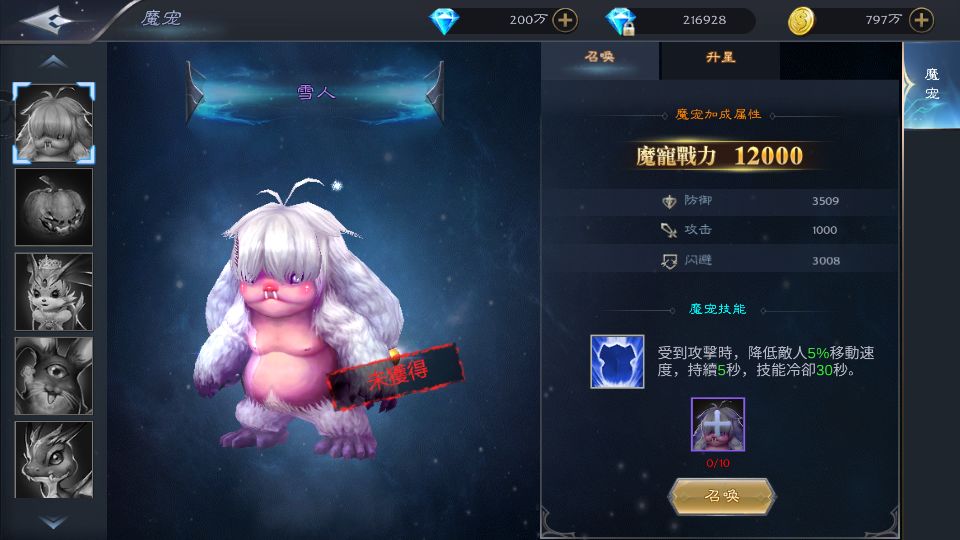Switch to the 召唤 tab
960x540 pixels.
tap(600, 58)
